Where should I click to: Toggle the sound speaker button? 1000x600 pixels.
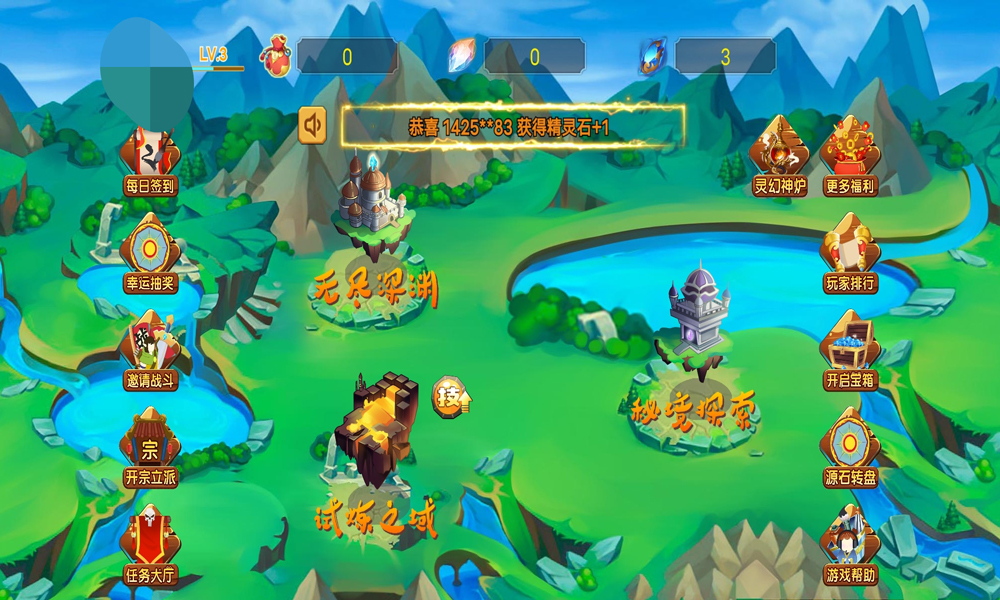(x=313, y=125)
